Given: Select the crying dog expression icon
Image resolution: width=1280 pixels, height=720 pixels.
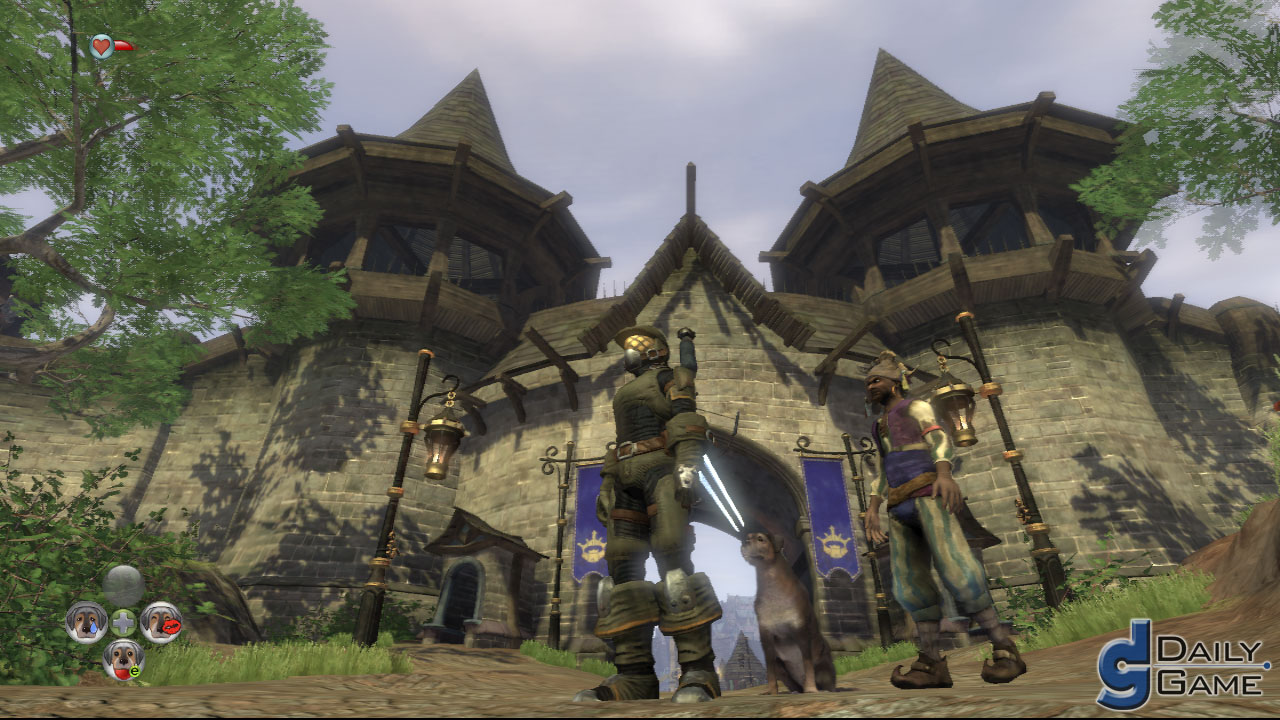Looking at the screenshot, I should pyautogui.click(x=86, y=621).
